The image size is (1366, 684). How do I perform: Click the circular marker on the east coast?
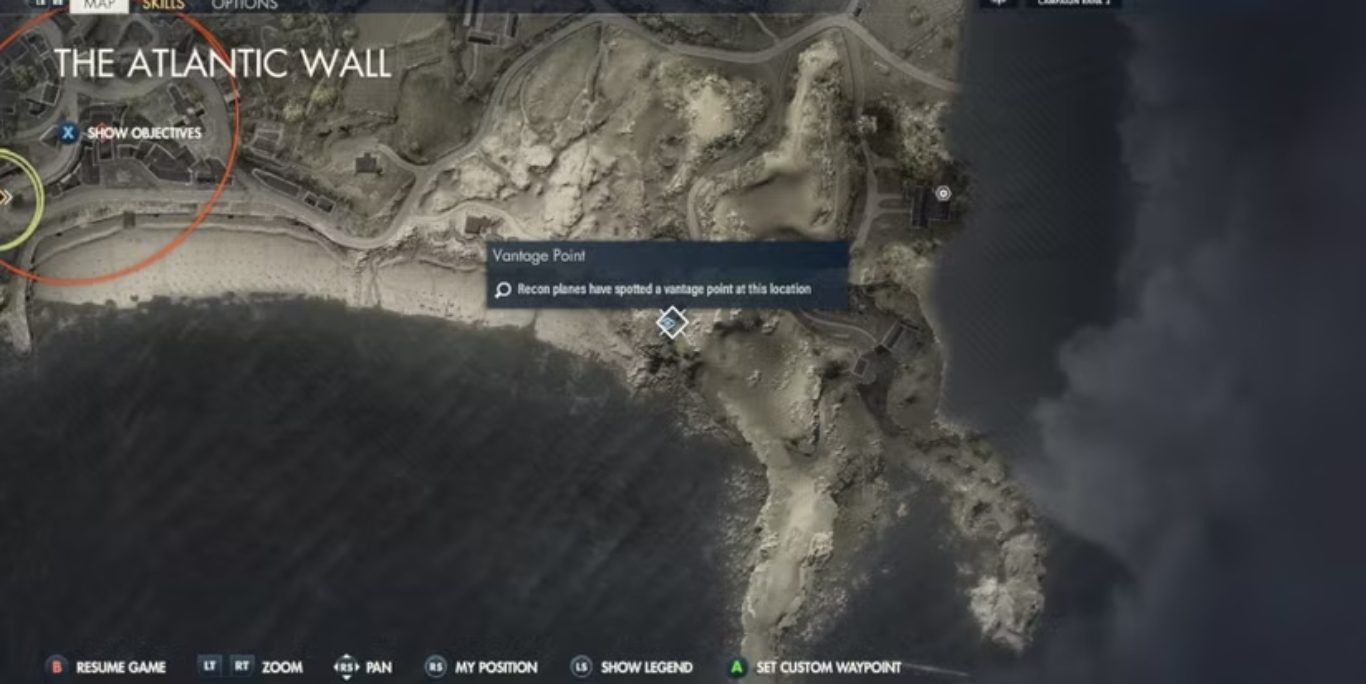point(942,193)
